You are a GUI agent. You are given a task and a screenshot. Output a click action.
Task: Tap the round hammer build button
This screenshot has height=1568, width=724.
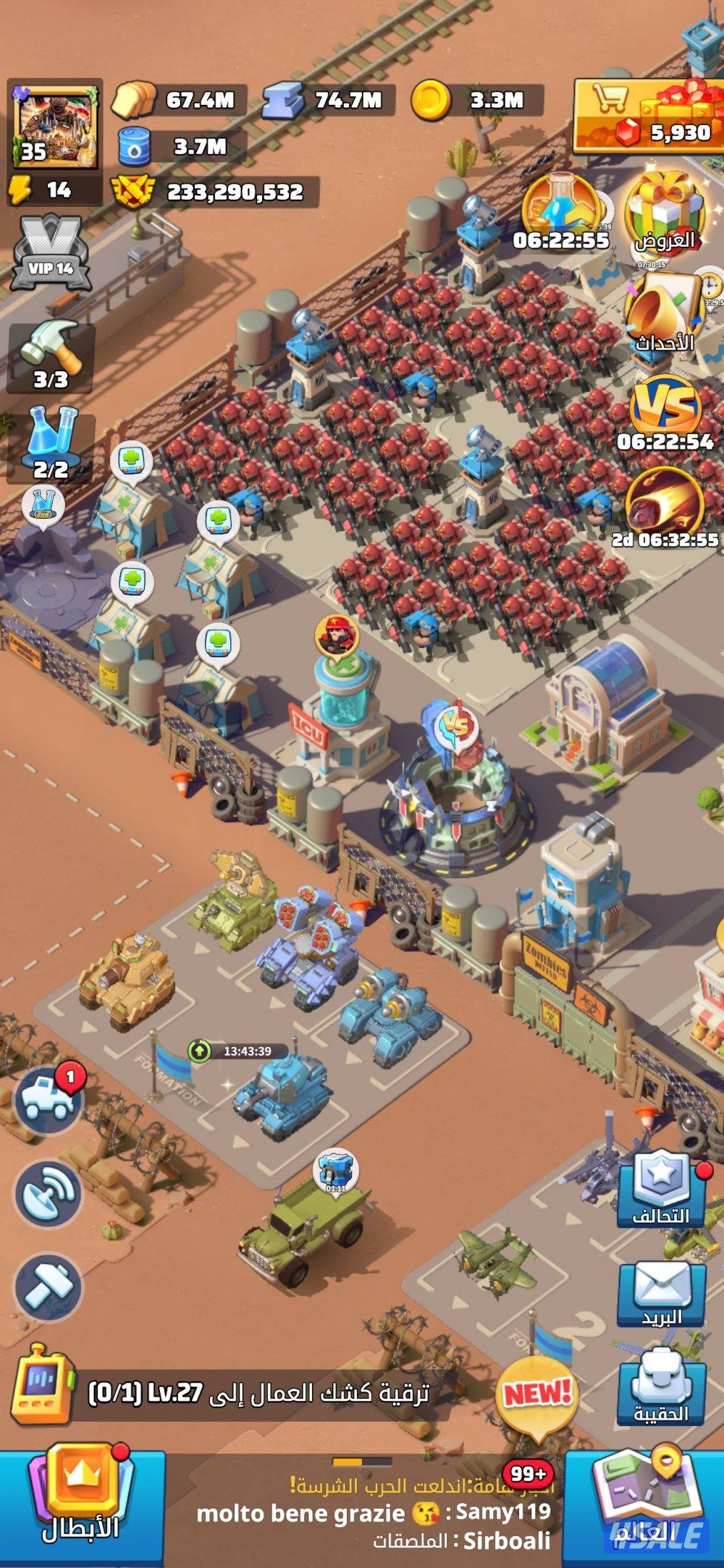(49, 1288)
